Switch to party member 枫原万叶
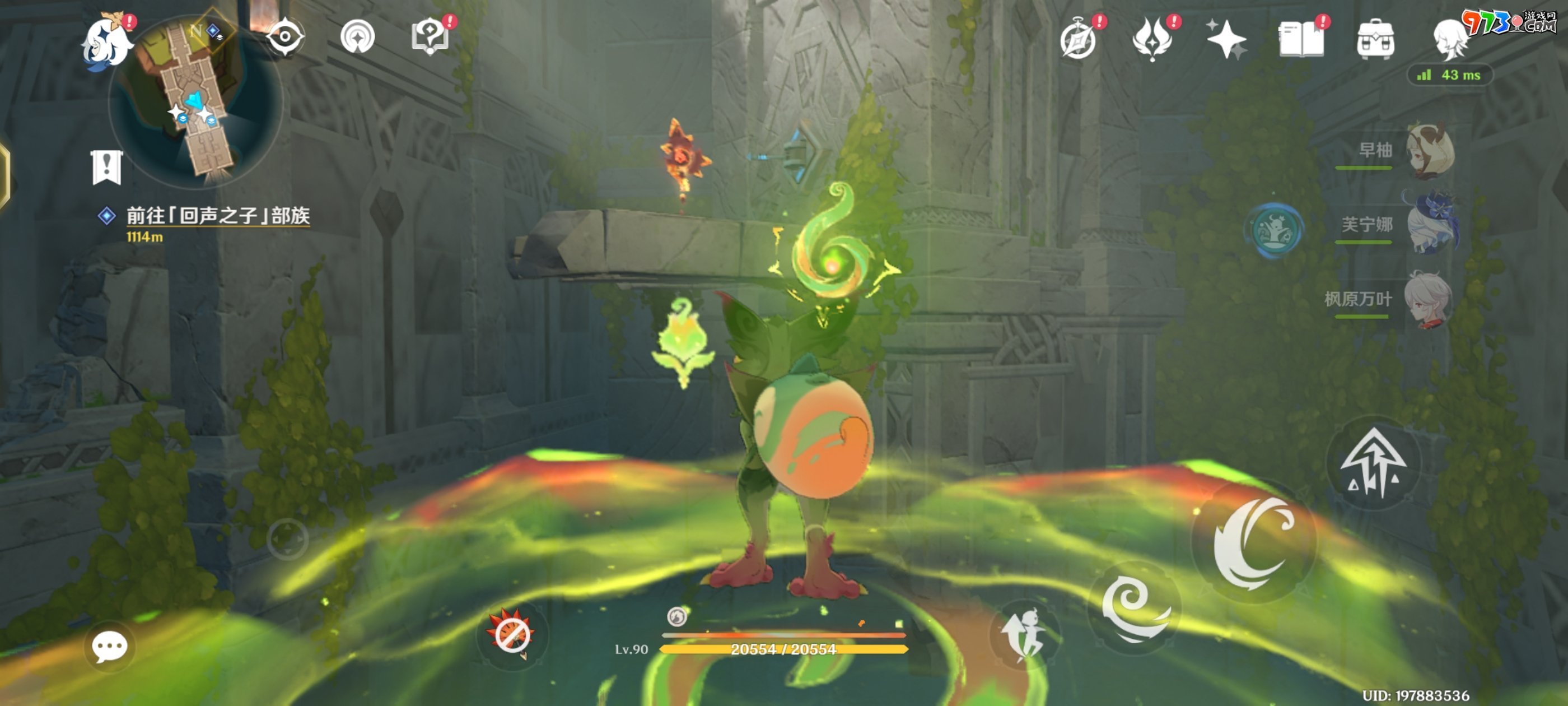1568x706 pixels. [x=1429, y=299]
